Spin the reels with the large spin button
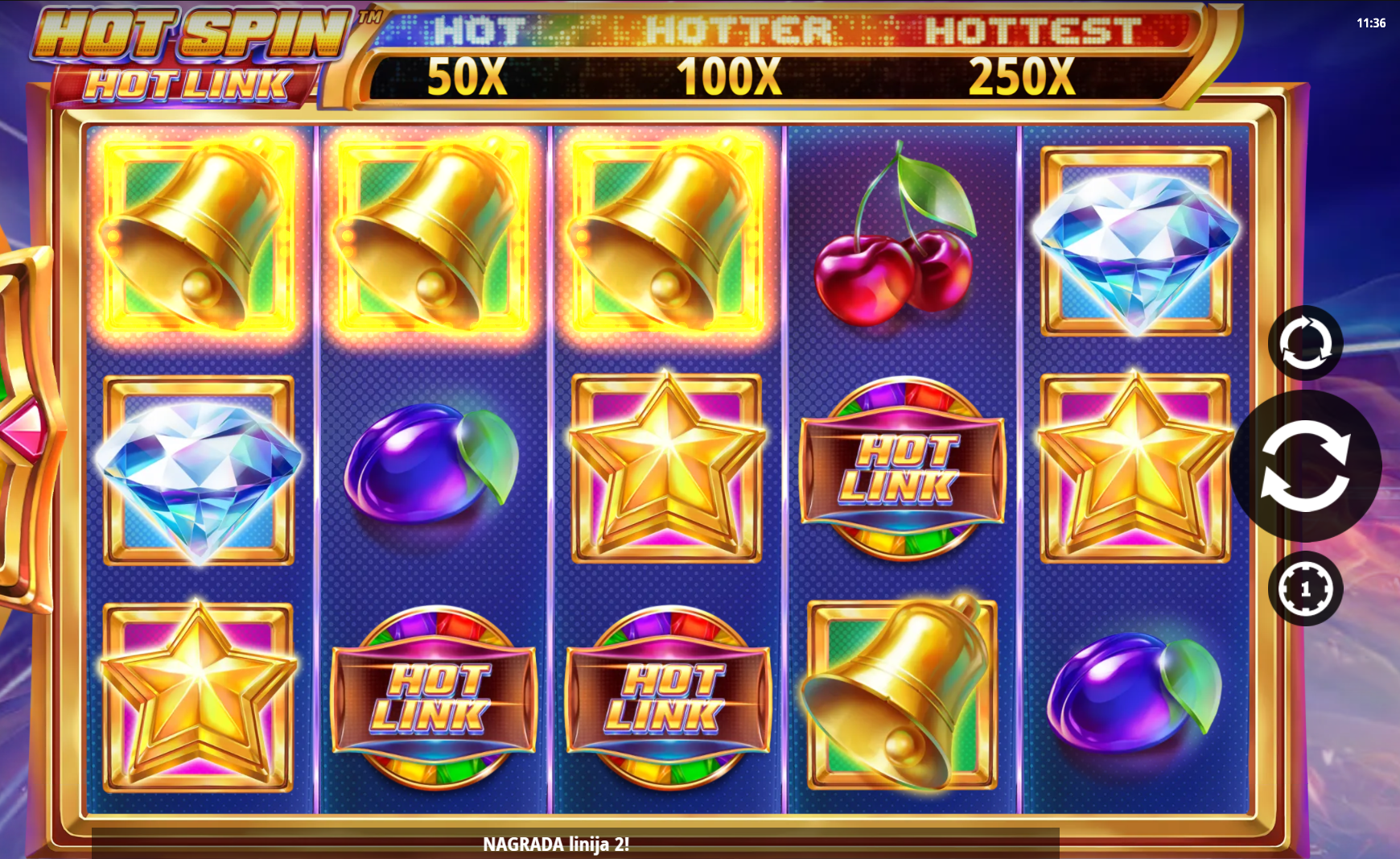Image resolution: width=1400 pixels, height=859 pixels. coord(1305,466)
